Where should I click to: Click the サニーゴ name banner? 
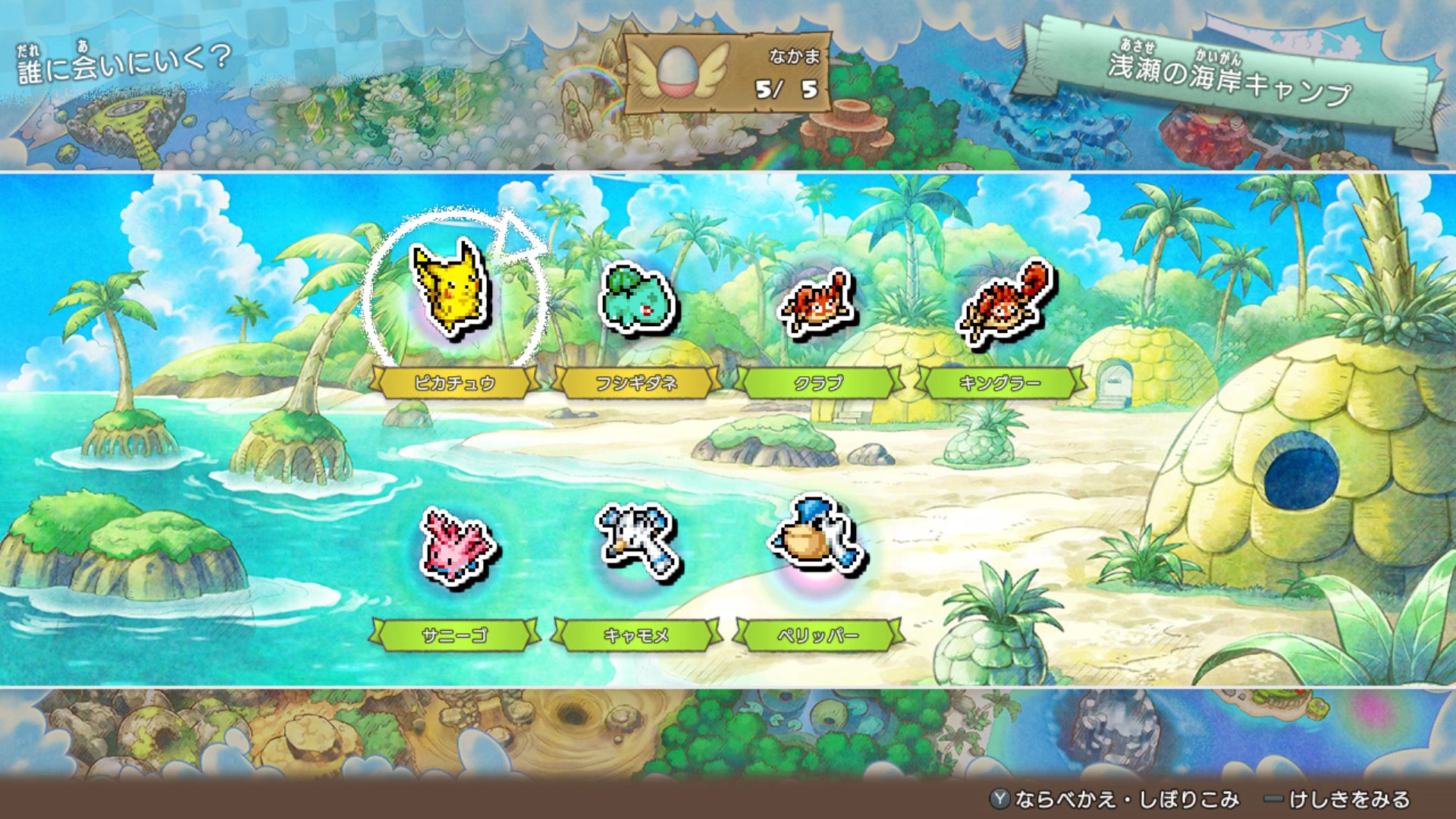[x=454, y=635]
